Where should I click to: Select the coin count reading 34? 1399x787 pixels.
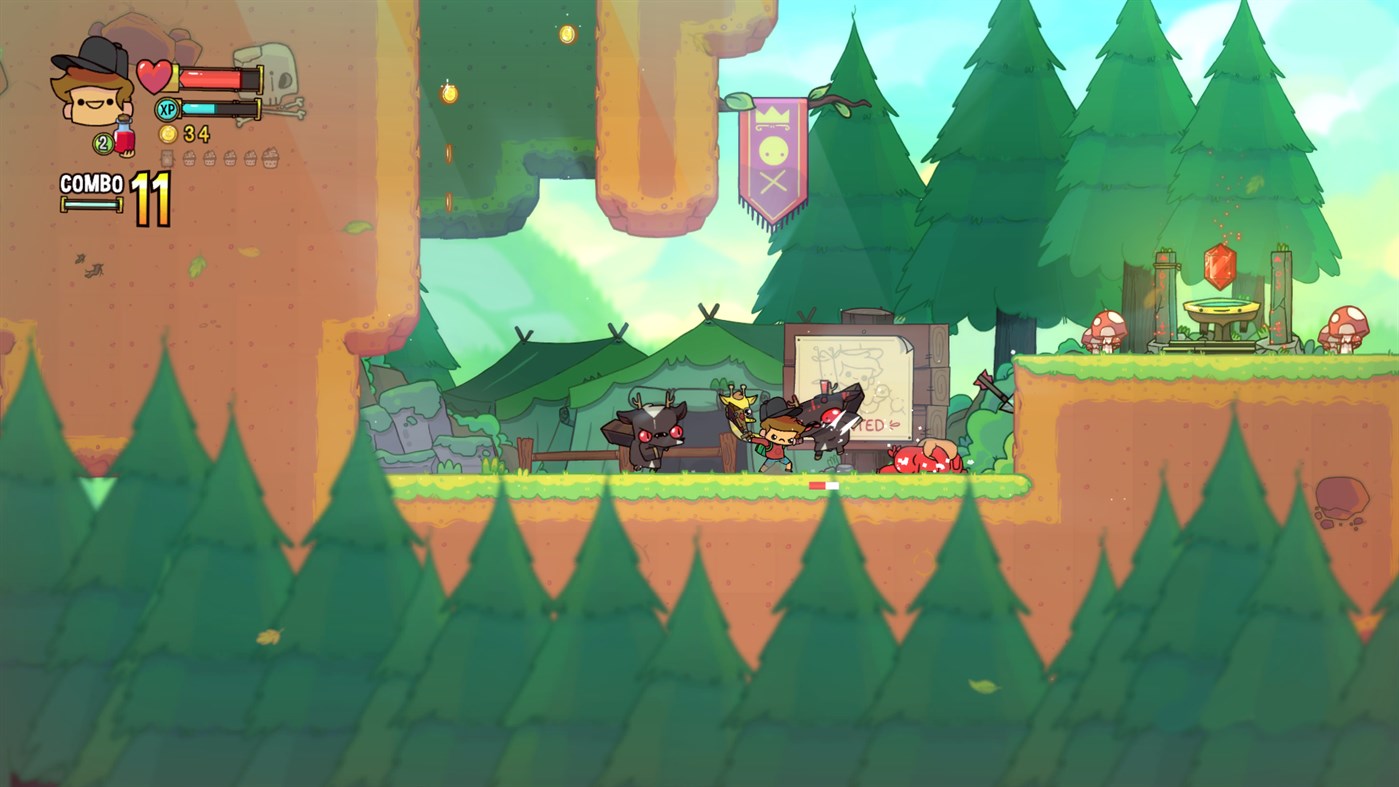(x=197, y=134)
